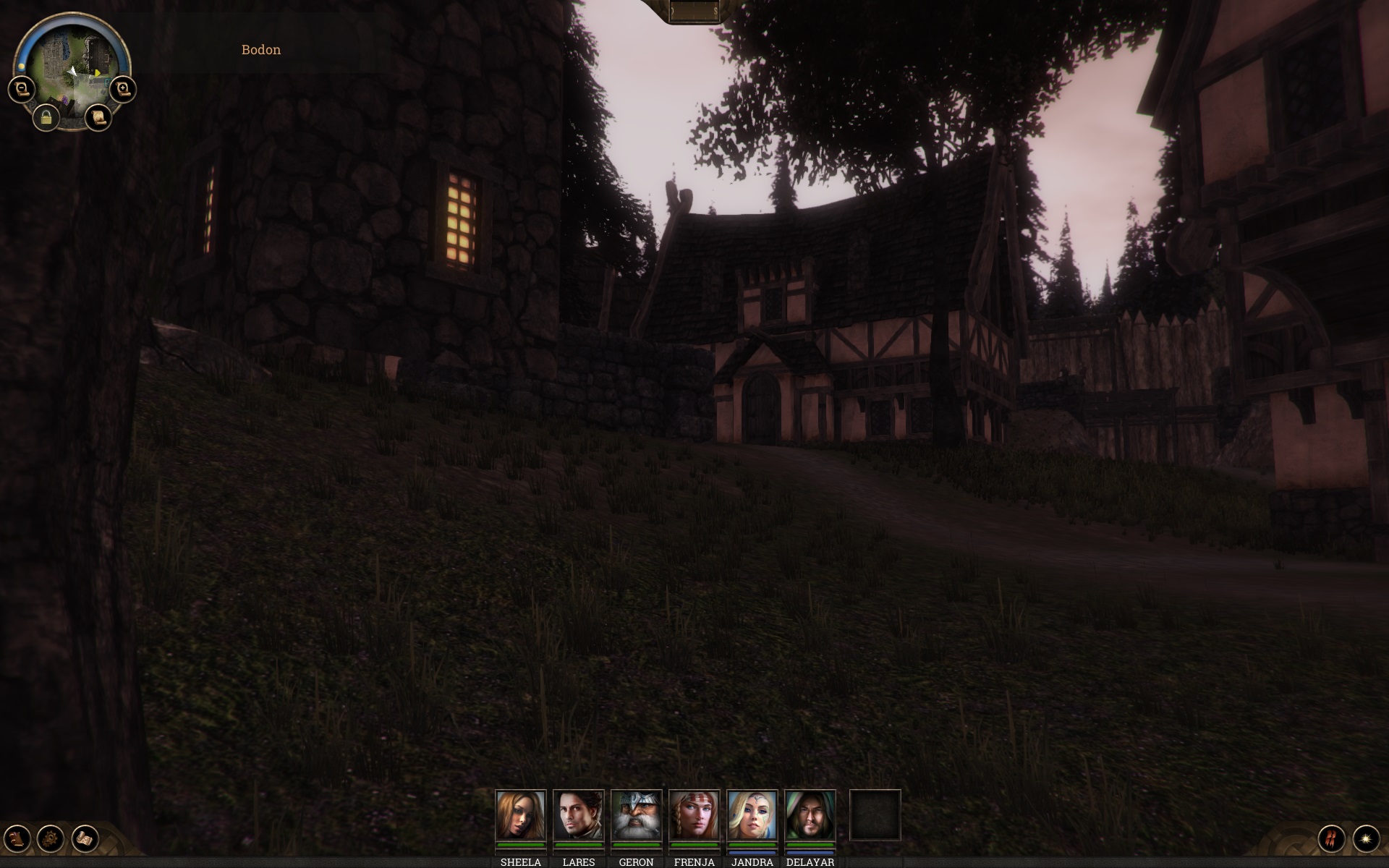Screen dimensions: 1389x868
Task: Activate the glowing light spark icon
Action: (1366, 838)
